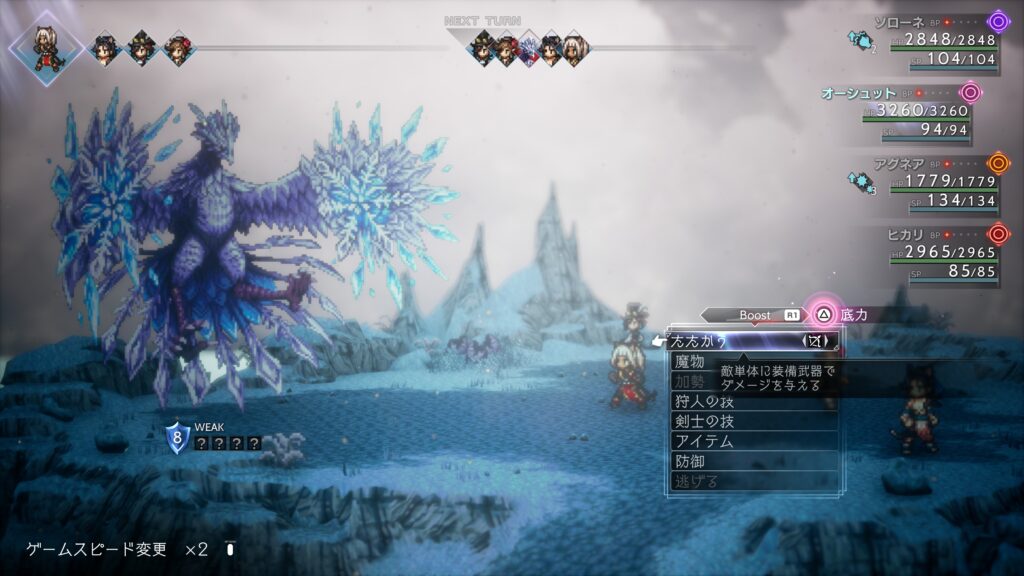The width and height of the screenshot is (1024, 576).
Task: Click the current acting character's diamond portrait
Action: (43, 47)
